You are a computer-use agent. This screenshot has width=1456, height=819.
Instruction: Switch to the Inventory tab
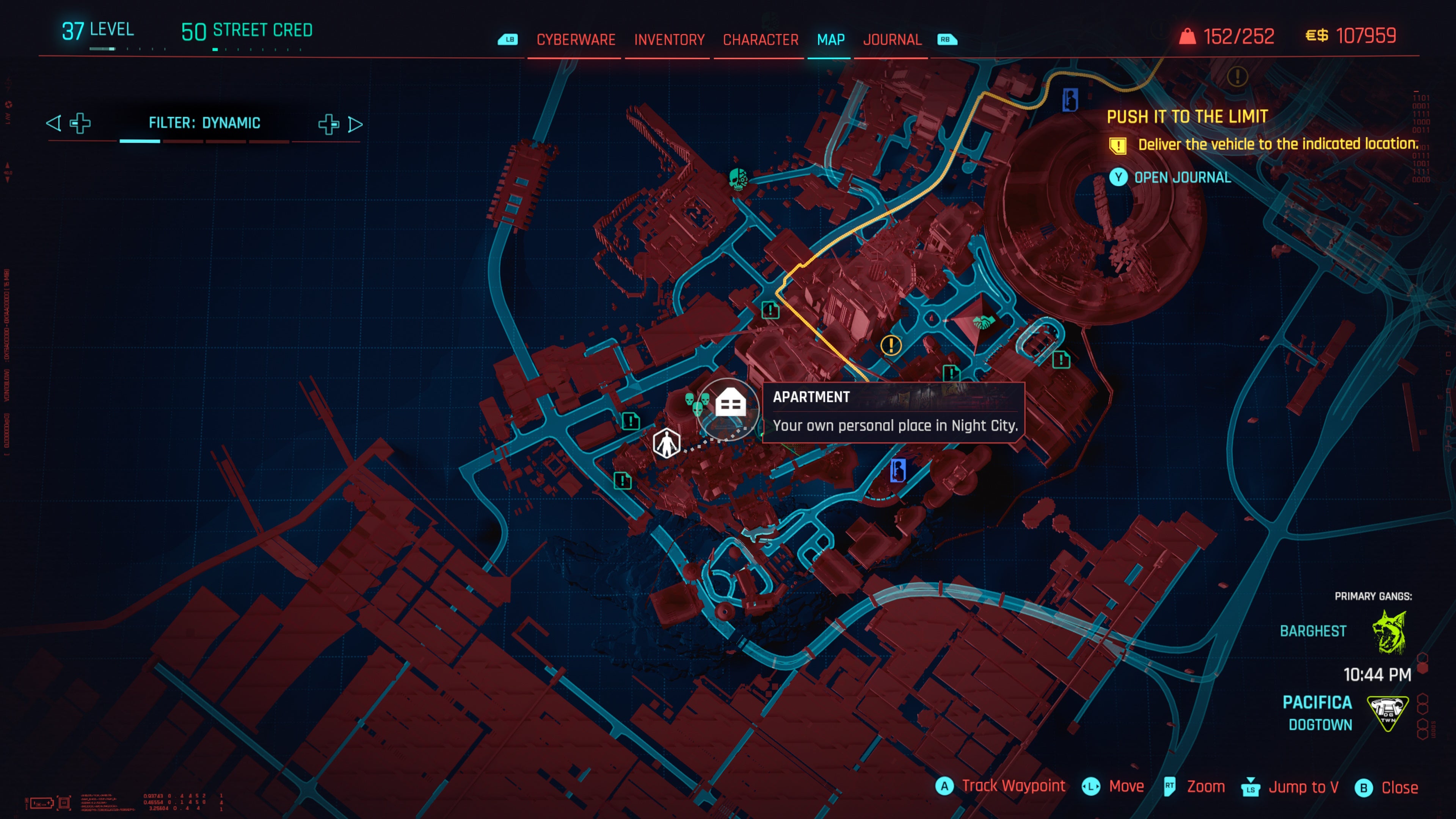coord(668,39)
